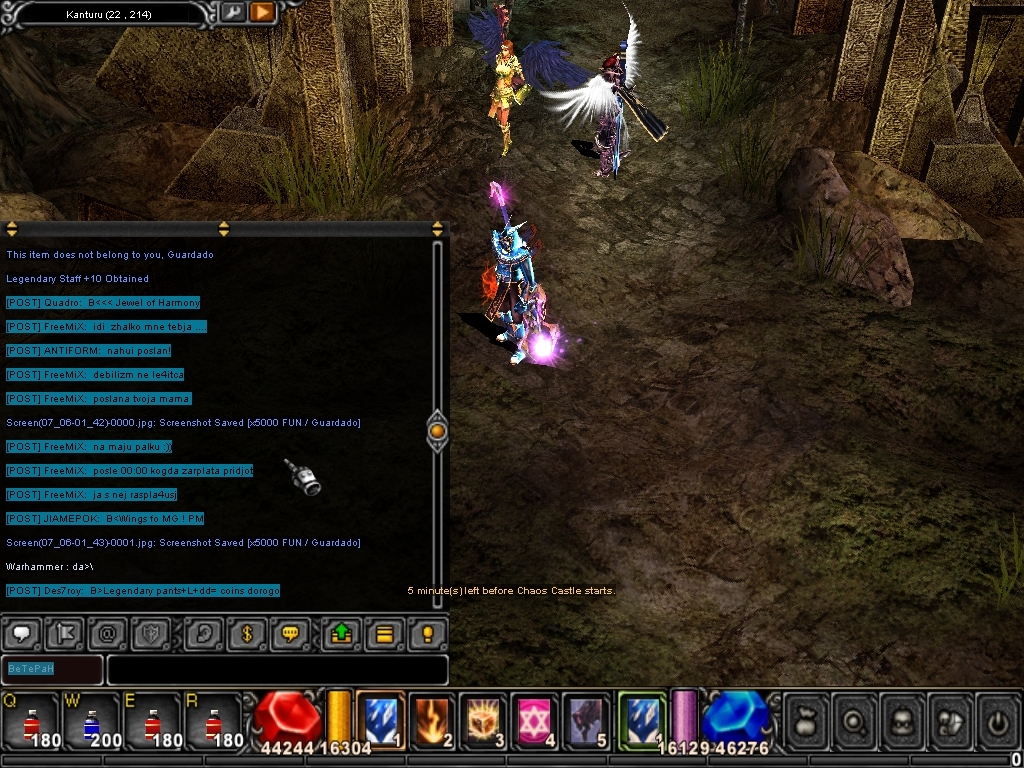Click the green upload arrow chat button
This screenshot has height=768, width=1024.
[x=341, y=634]
